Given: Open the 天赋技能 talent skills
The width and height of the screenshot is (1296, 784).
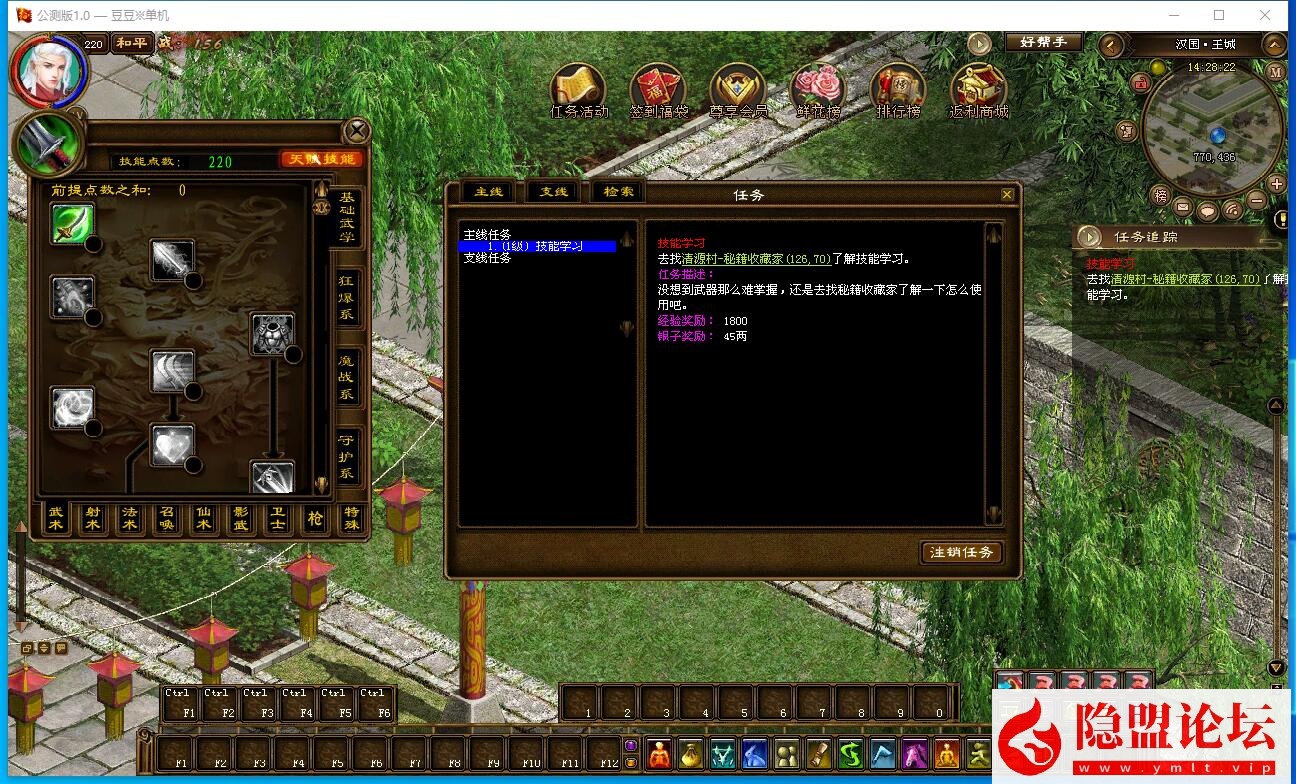Looking at the screenshot, I should (x=320, y=160).
